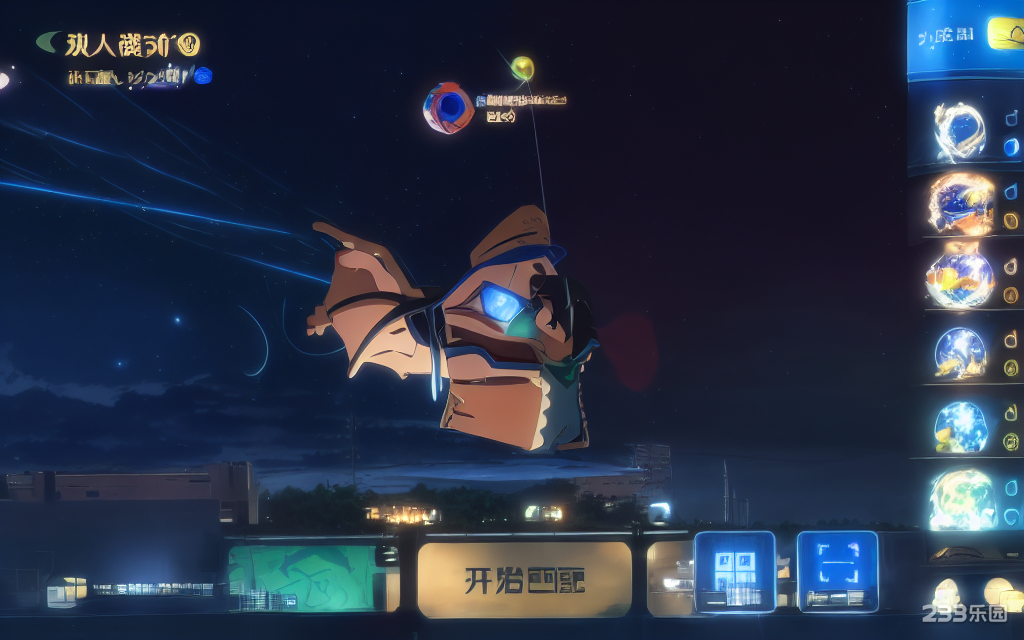Click the tan 开始 start button
This screenshot has width=1024, height=640.
524,579
